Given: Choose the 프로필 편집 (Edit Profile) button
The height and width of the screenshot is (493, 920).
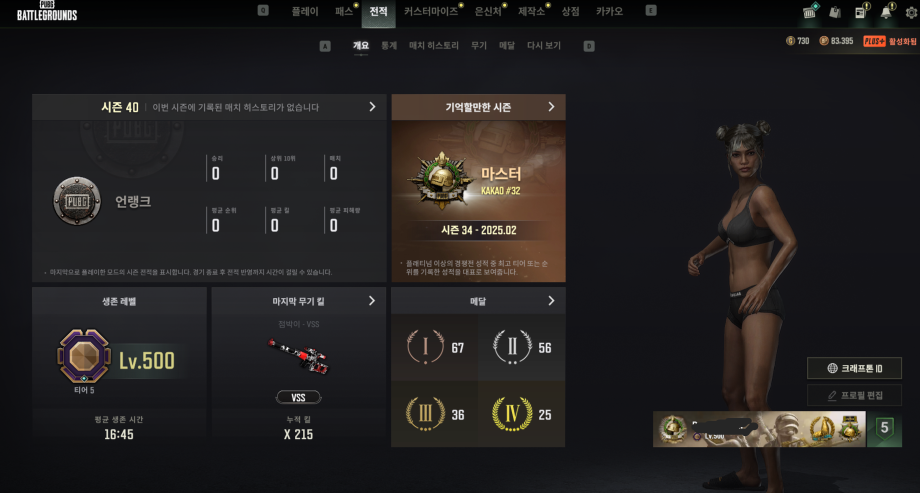Looking at the screenshot, I should click(854, 395).
